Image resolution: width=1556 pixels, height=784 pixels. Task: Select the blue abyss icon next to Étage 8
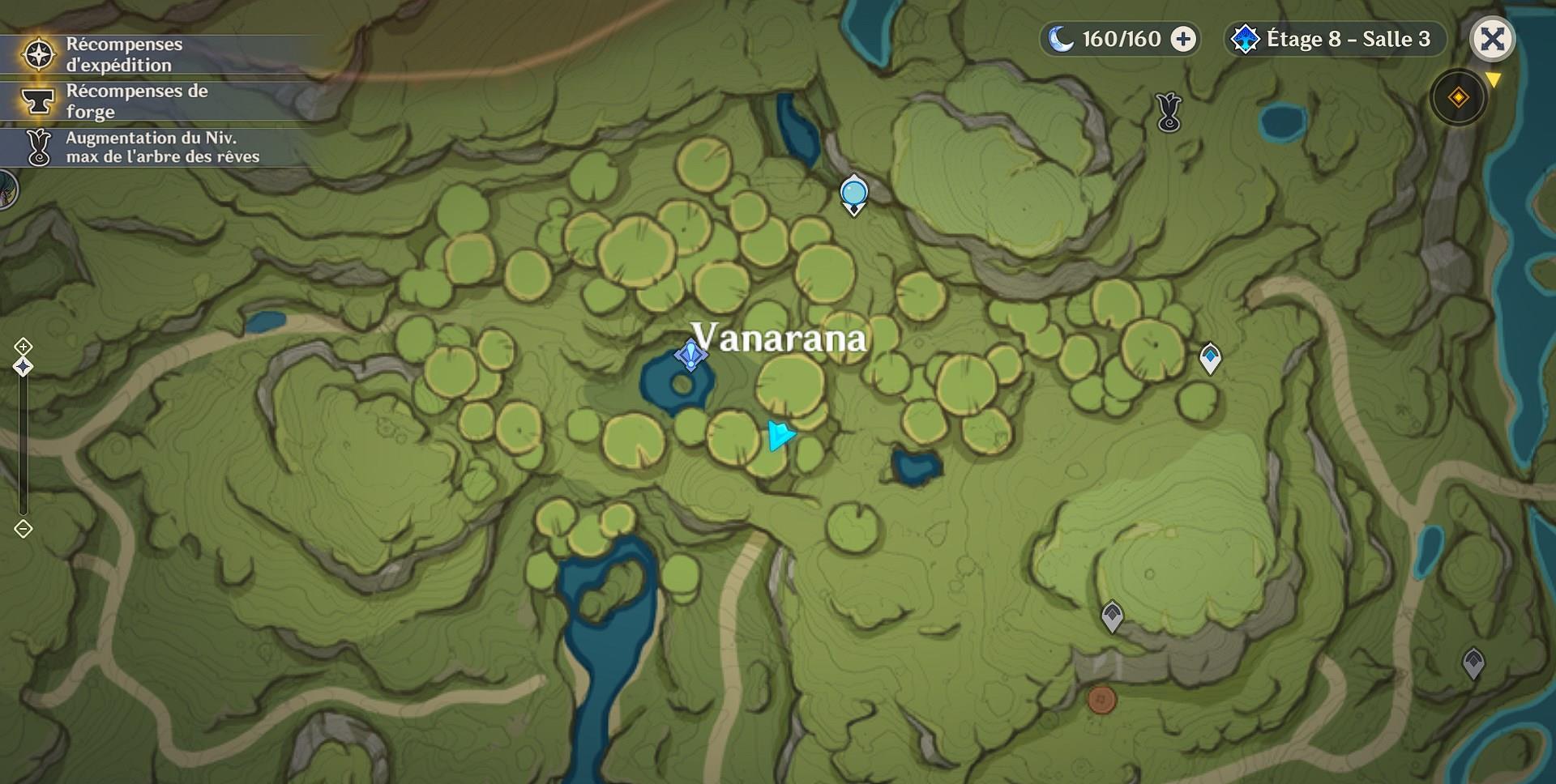coord(1246,37)
